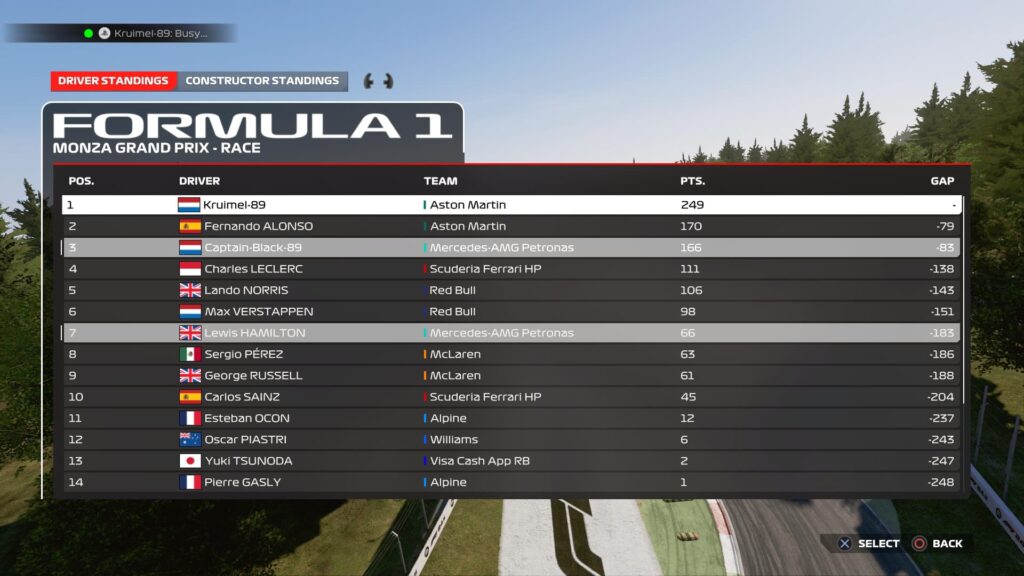Open the Constructor Standings tab
1024x576 pixels.
262,81
